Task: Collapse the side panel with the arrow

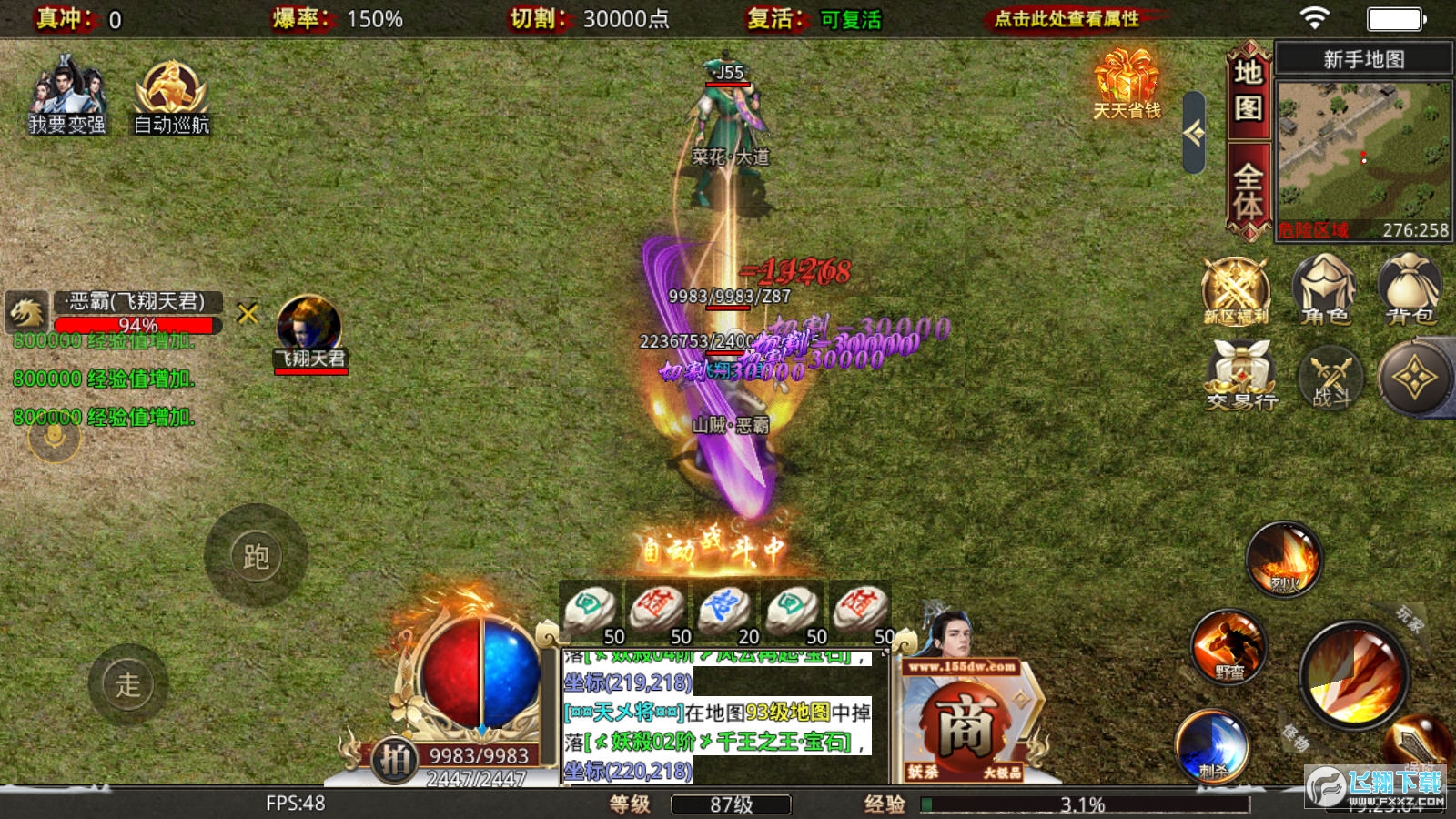Action: [x=1194, y=133]
